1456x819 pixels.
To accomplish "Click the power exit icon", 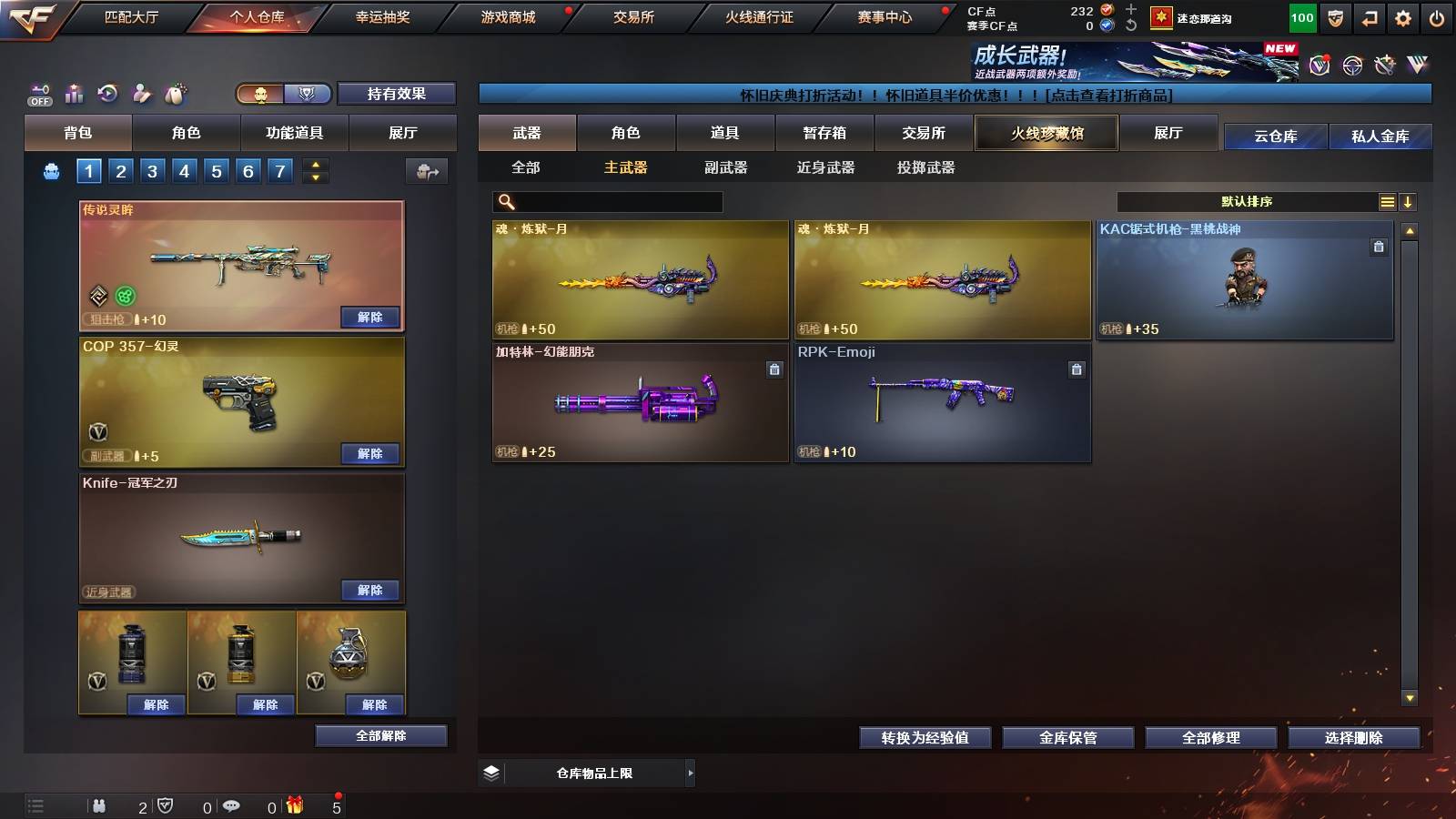I will (1439, 15).
